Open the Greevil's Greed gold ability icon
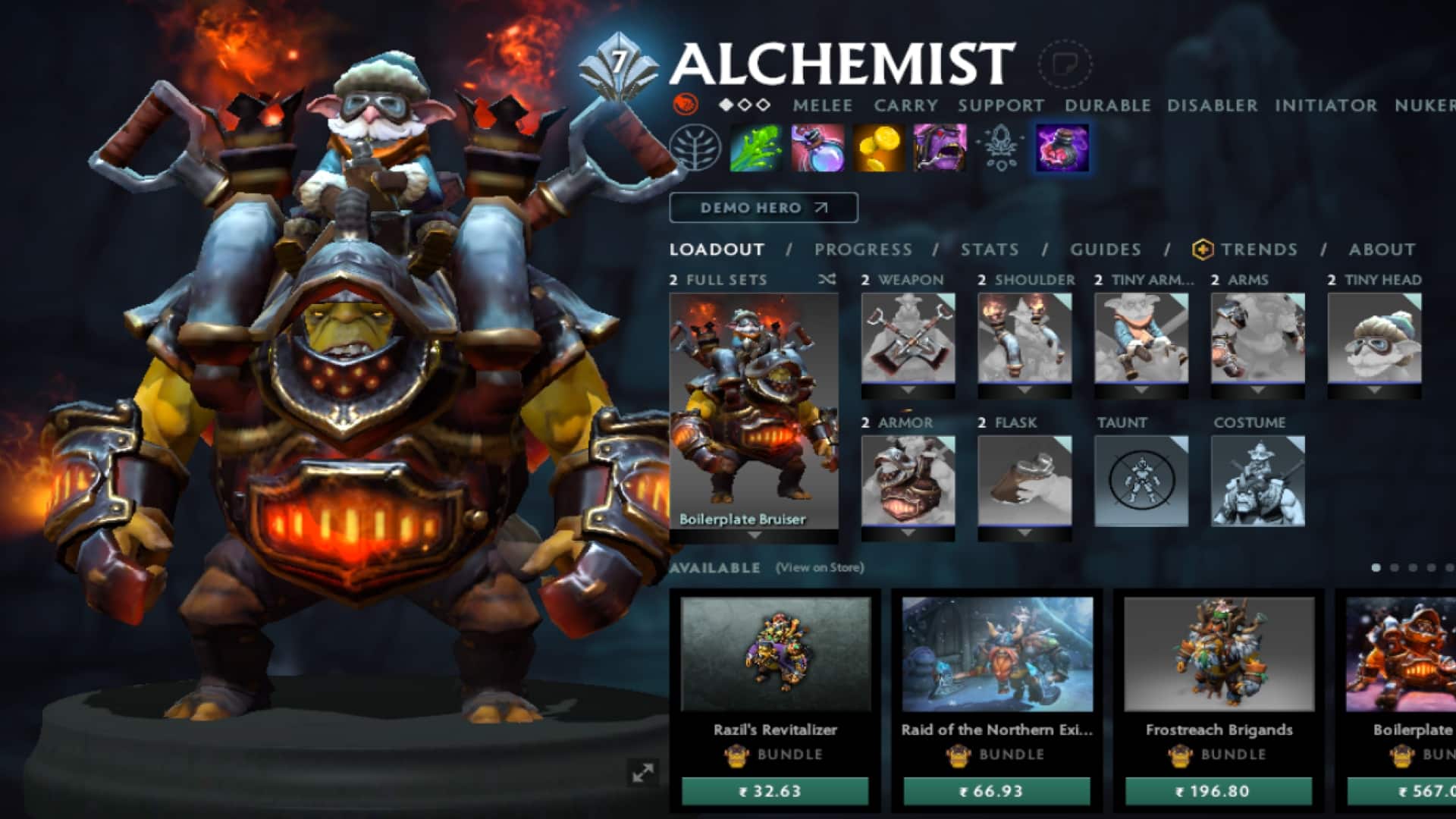This screenshot has width=1456, height=819. (878, 149)
